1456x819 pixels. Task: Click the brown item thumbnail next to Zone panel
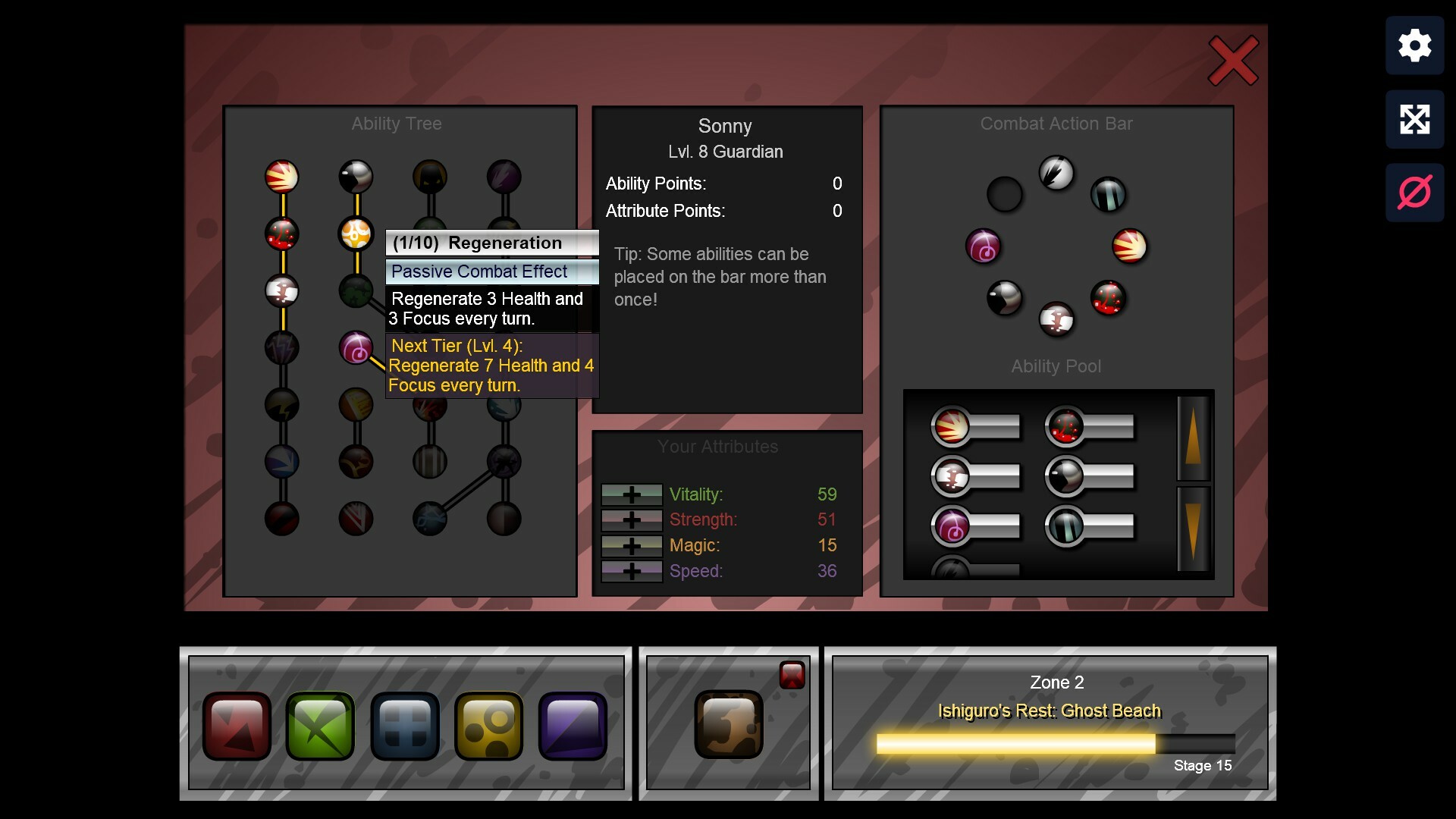click(x=729, y=723)
